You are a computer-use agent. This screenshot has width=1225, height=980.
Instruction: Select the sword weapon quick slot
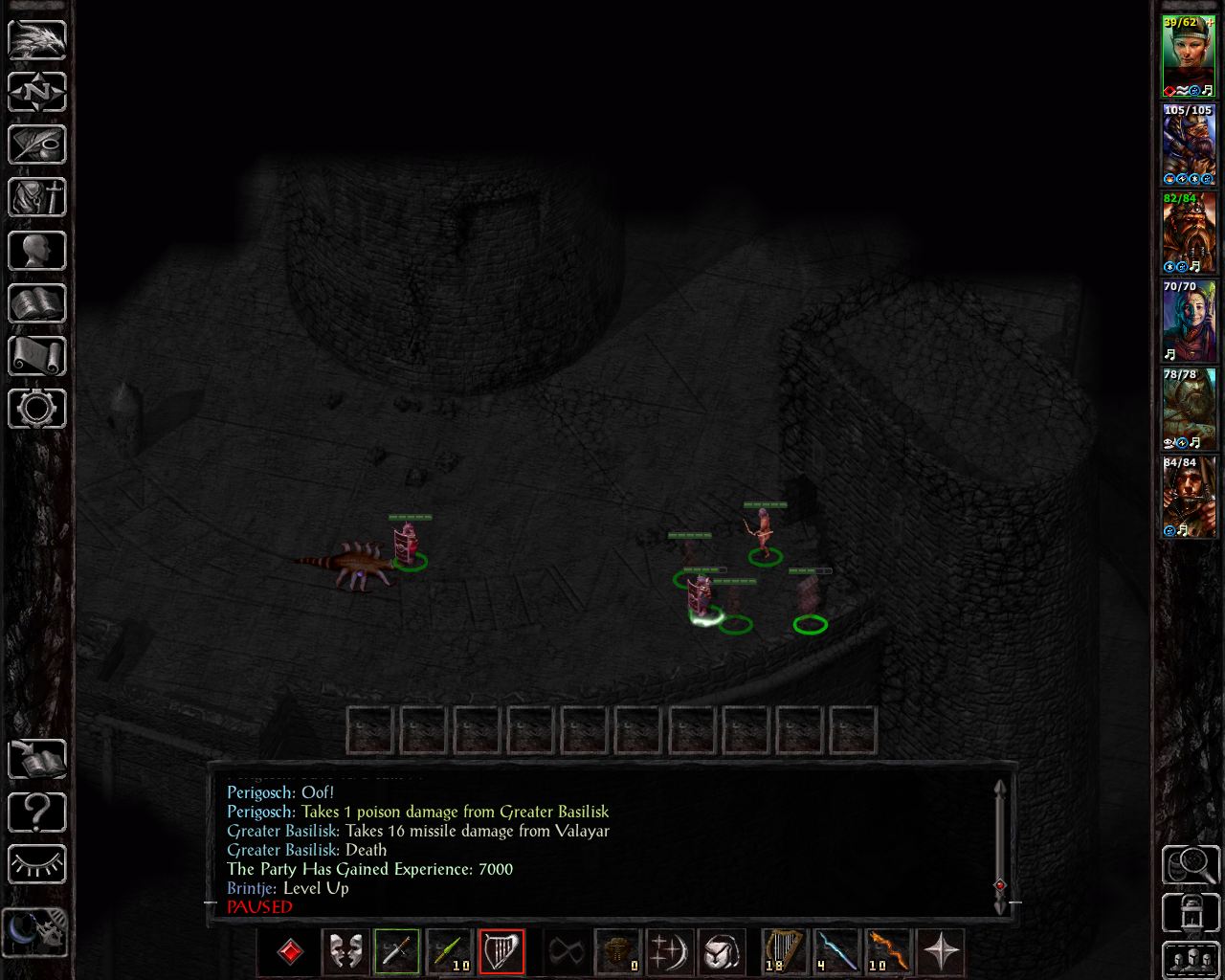click(397, 951)
